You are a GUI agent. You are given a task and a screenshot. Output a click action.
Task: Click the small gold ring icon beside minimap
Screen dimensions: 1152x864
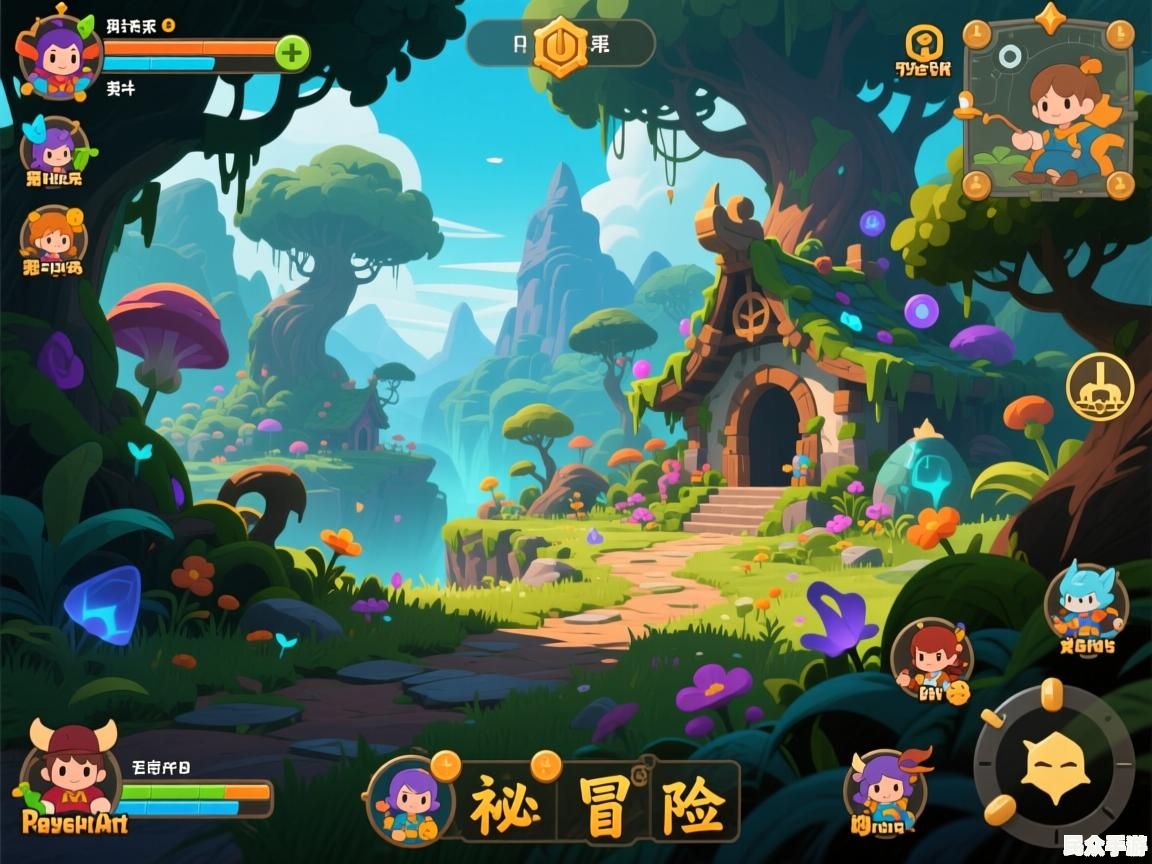[x=923, y=43]
